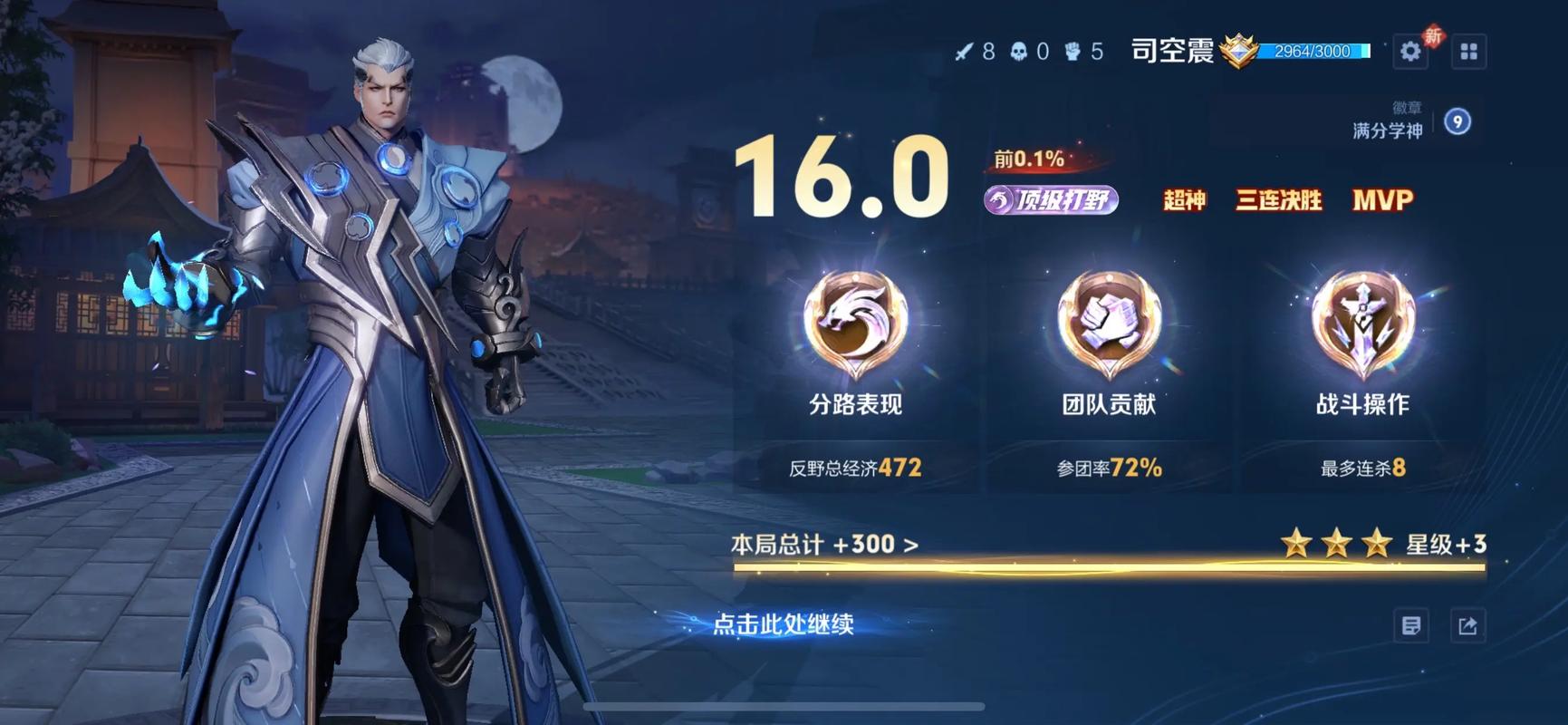
Task: Click the skull death-count icon
Action: tap(1018, 52)
